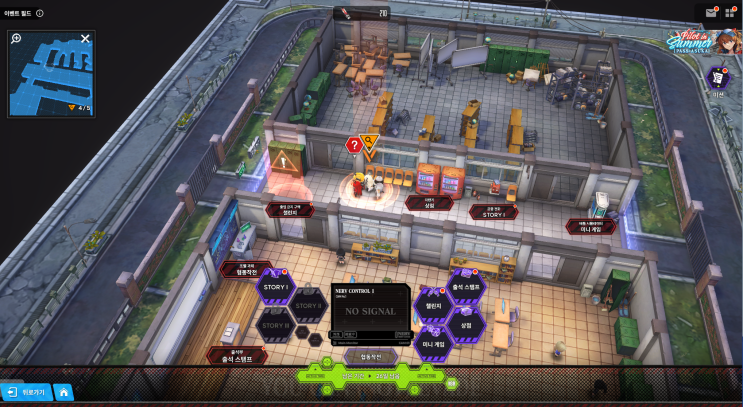Select the locked STORY II hexagon
743x407 pixels.
pos(308,305)
